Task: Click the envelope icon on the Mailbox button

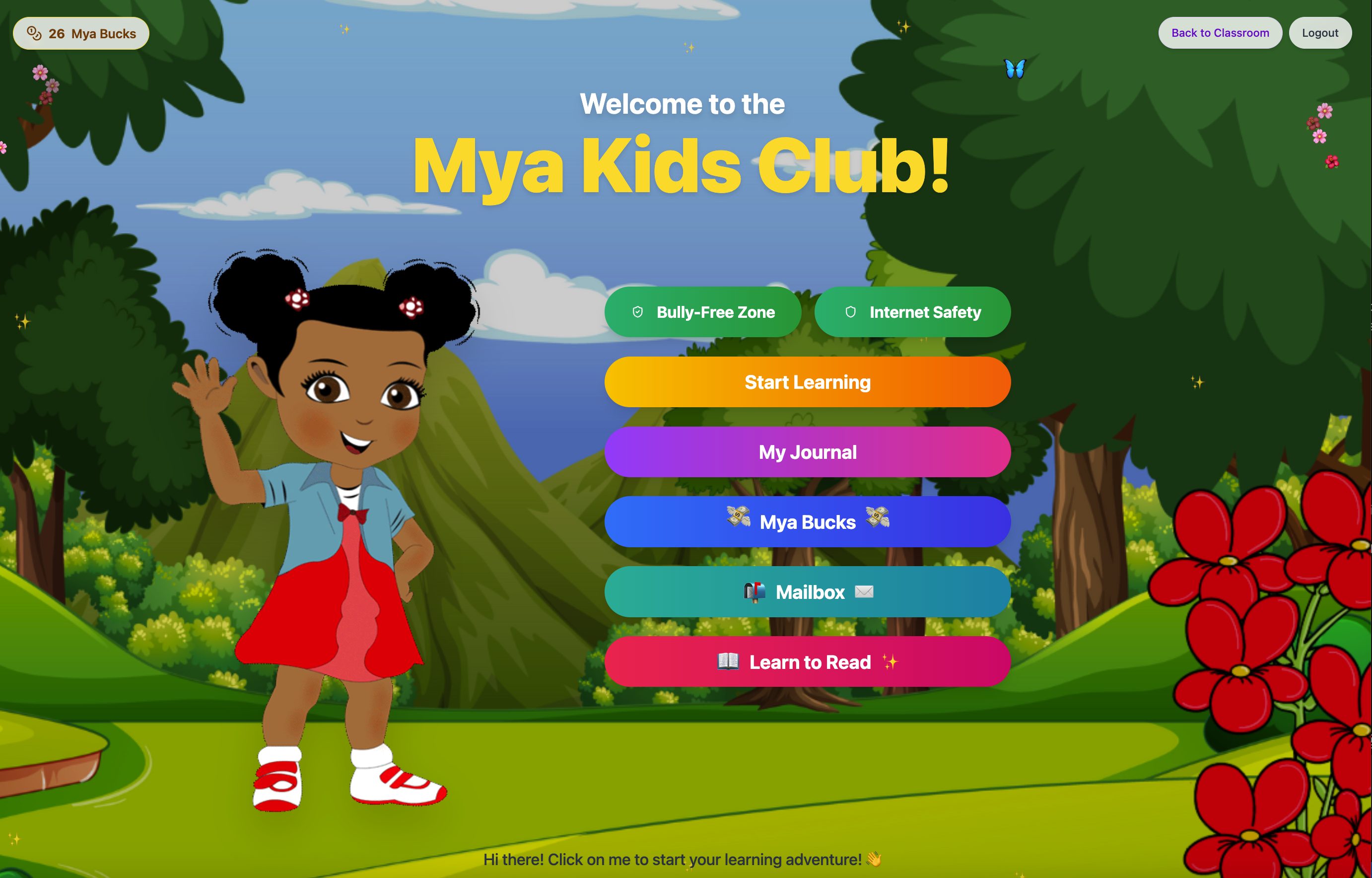Action: click(x=864, y=592)
